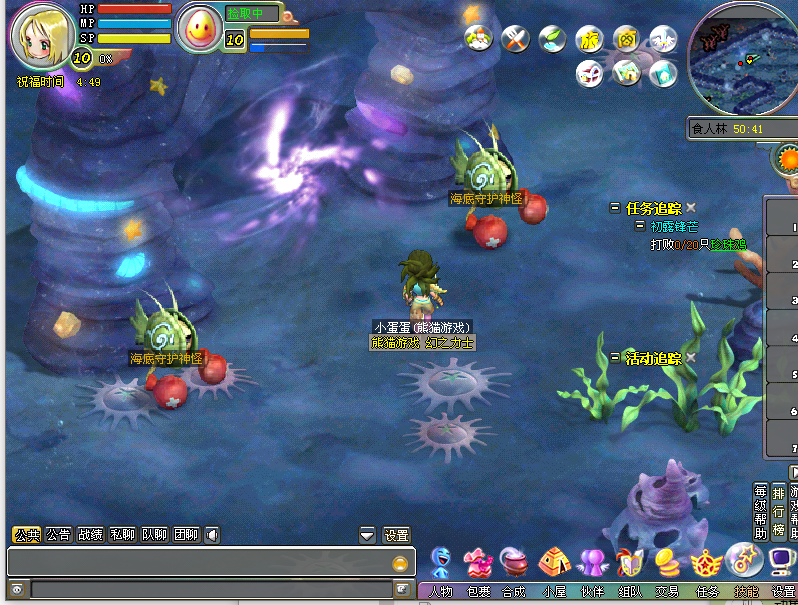Viewport: 798px width, 605px height.
Task: Switch to the 公告 announcement tab
Action: click(x=59, y=535)
